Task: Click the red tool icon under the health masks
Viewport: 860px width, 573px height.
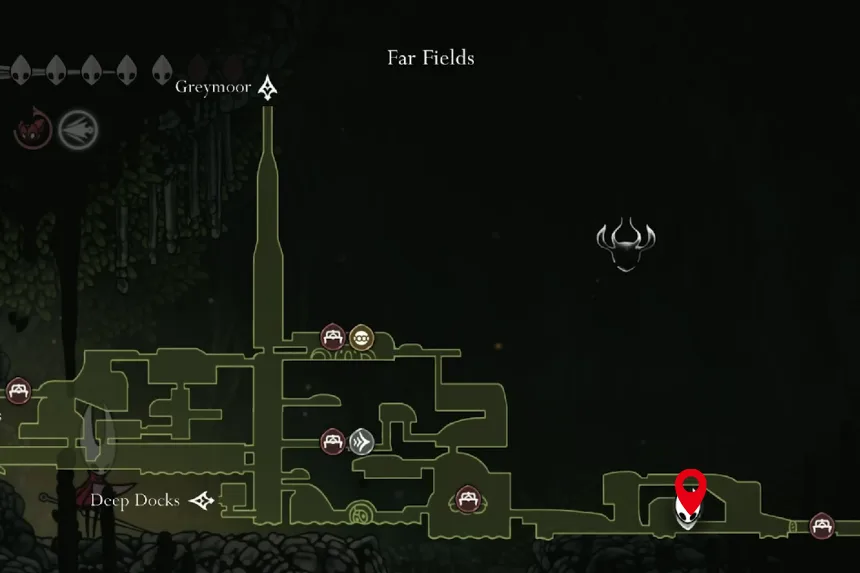Action: [x=33, y=127]
